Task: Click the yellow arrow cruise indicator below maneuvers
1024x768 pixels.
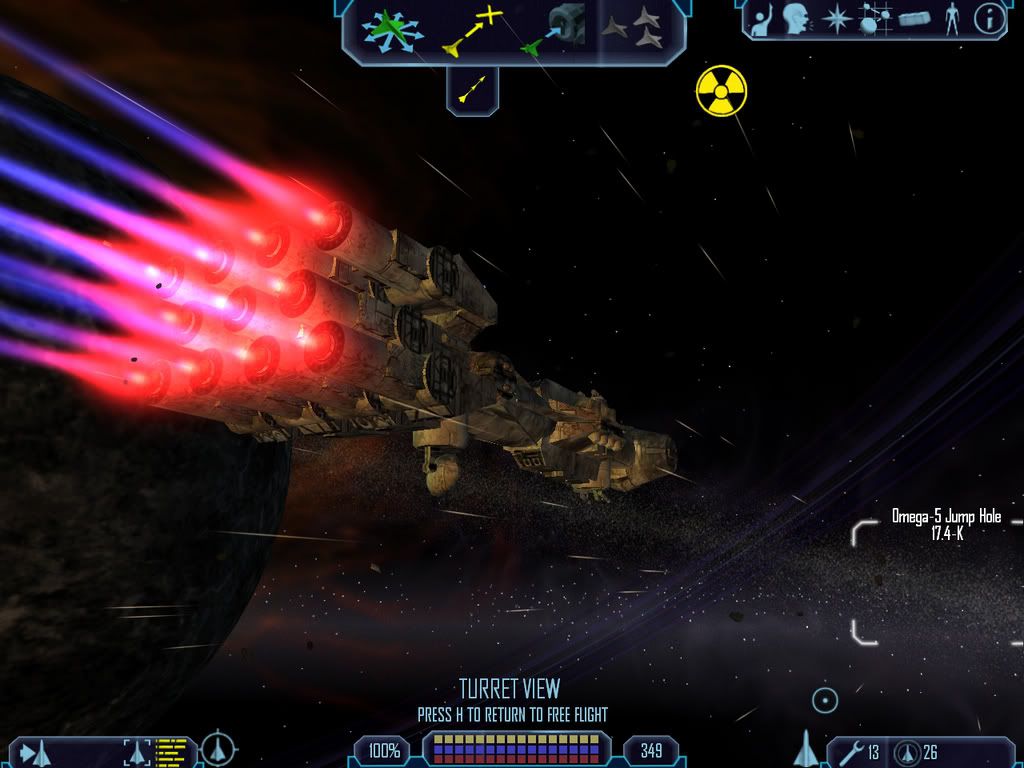Action: click(x=472, y=90)
